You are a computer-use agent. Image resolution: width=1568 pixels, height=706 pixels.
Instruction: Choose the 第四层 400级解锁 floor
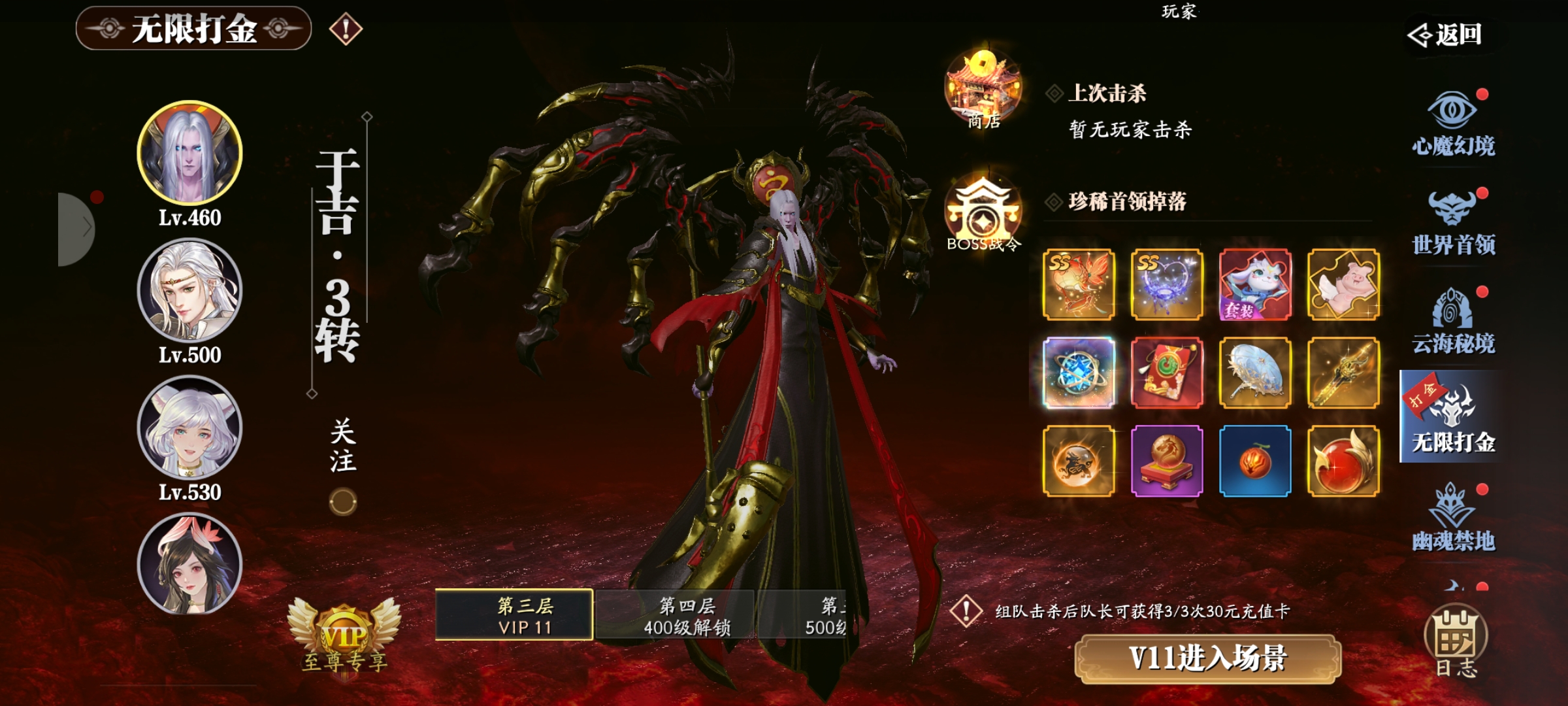[676, 614]
